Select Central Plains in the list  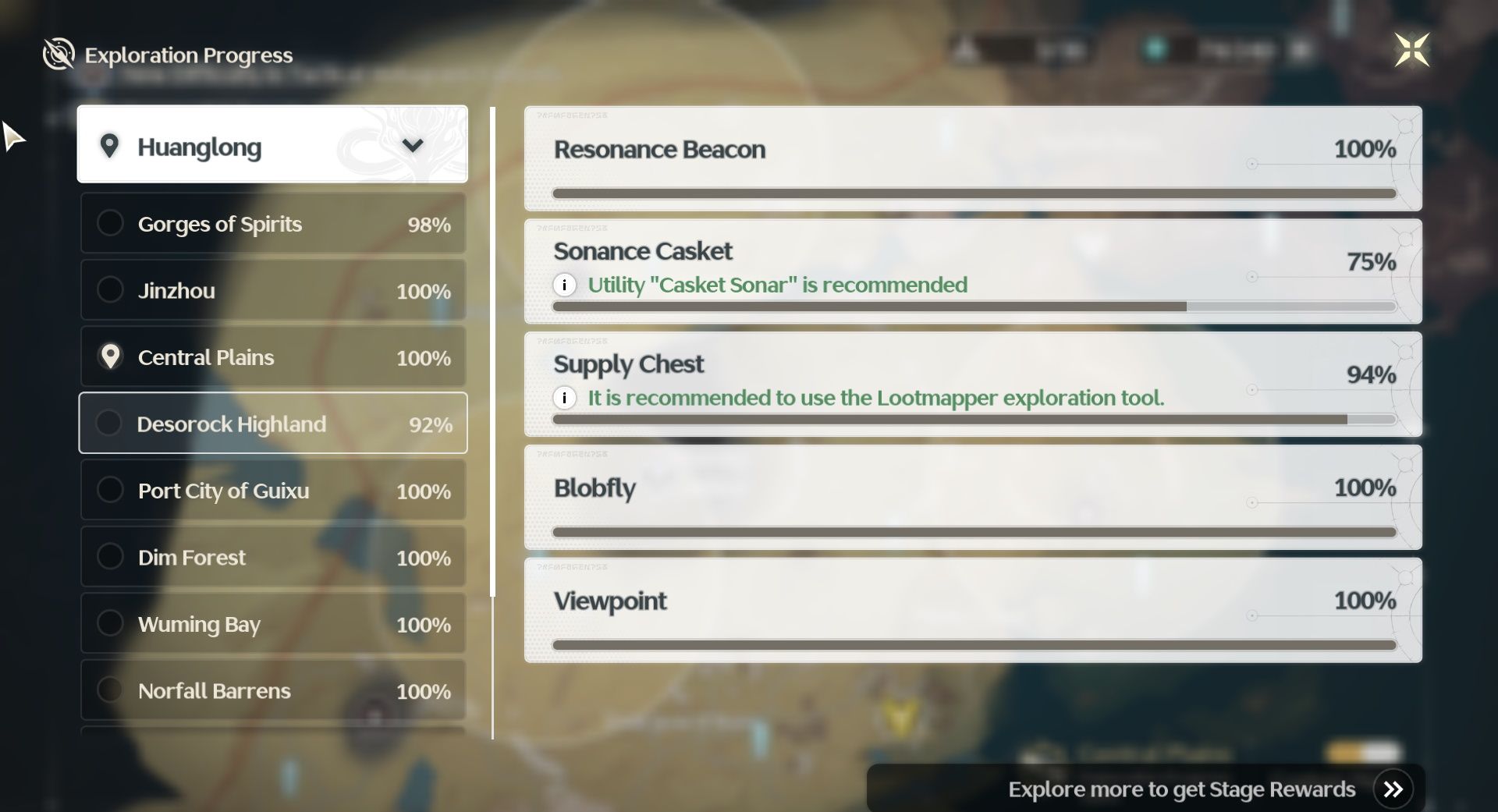[x=272, y=357]
